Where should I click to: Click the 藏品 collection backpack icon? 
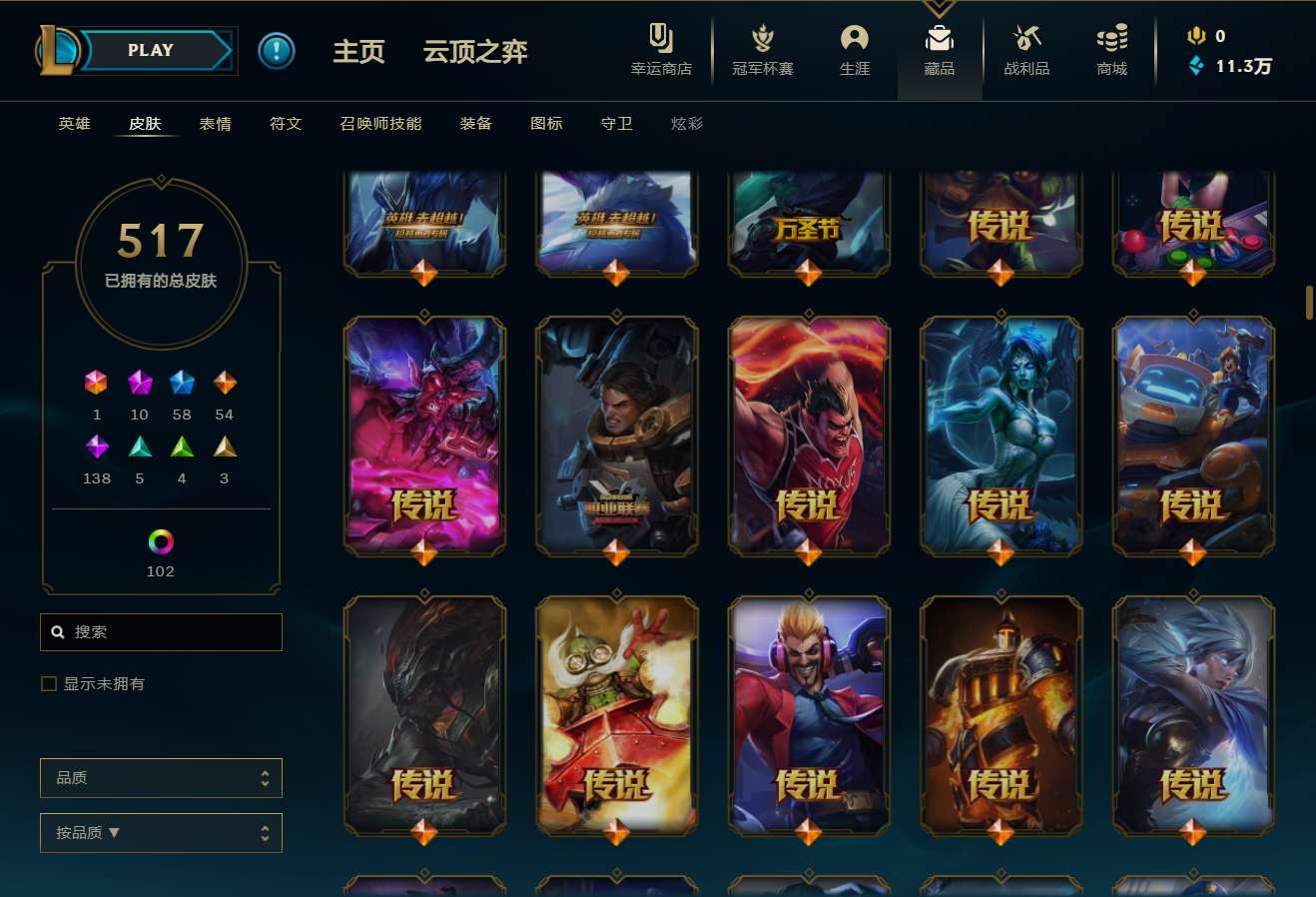tap(939, 50)
